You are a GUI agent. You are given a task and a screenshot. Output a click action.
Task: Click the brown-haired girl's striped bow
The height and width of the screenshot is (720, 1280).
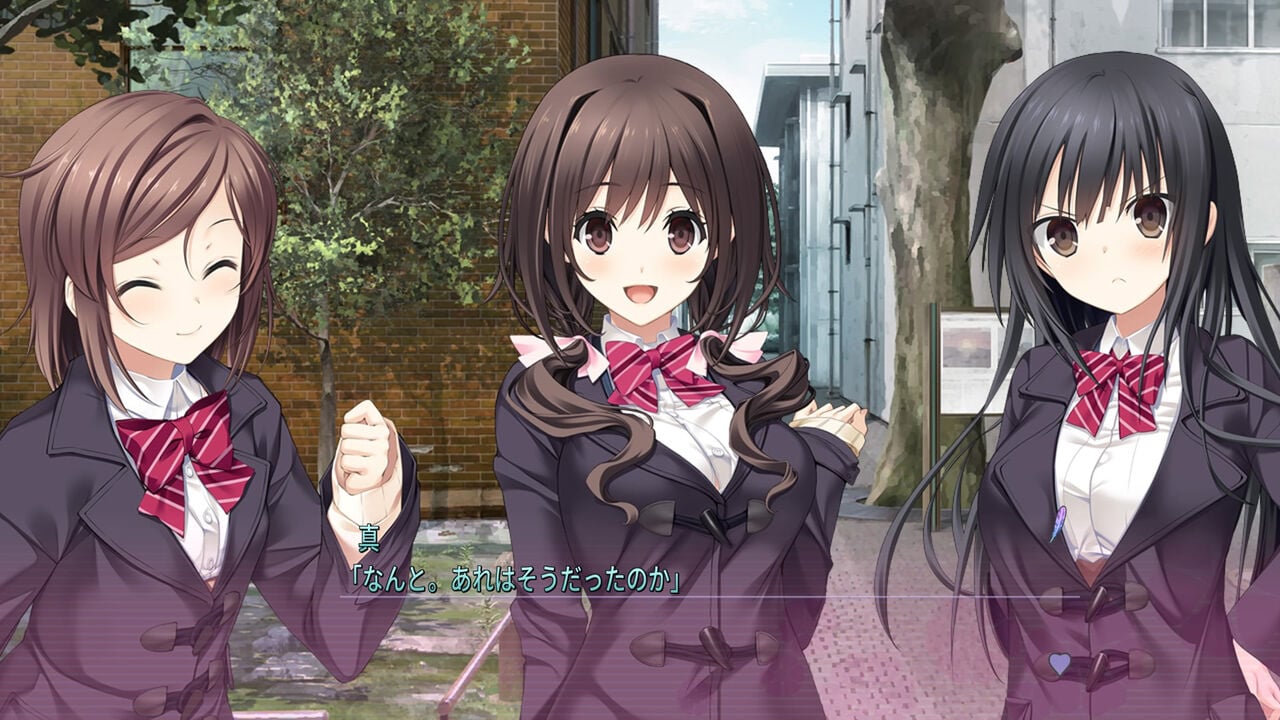190,450
